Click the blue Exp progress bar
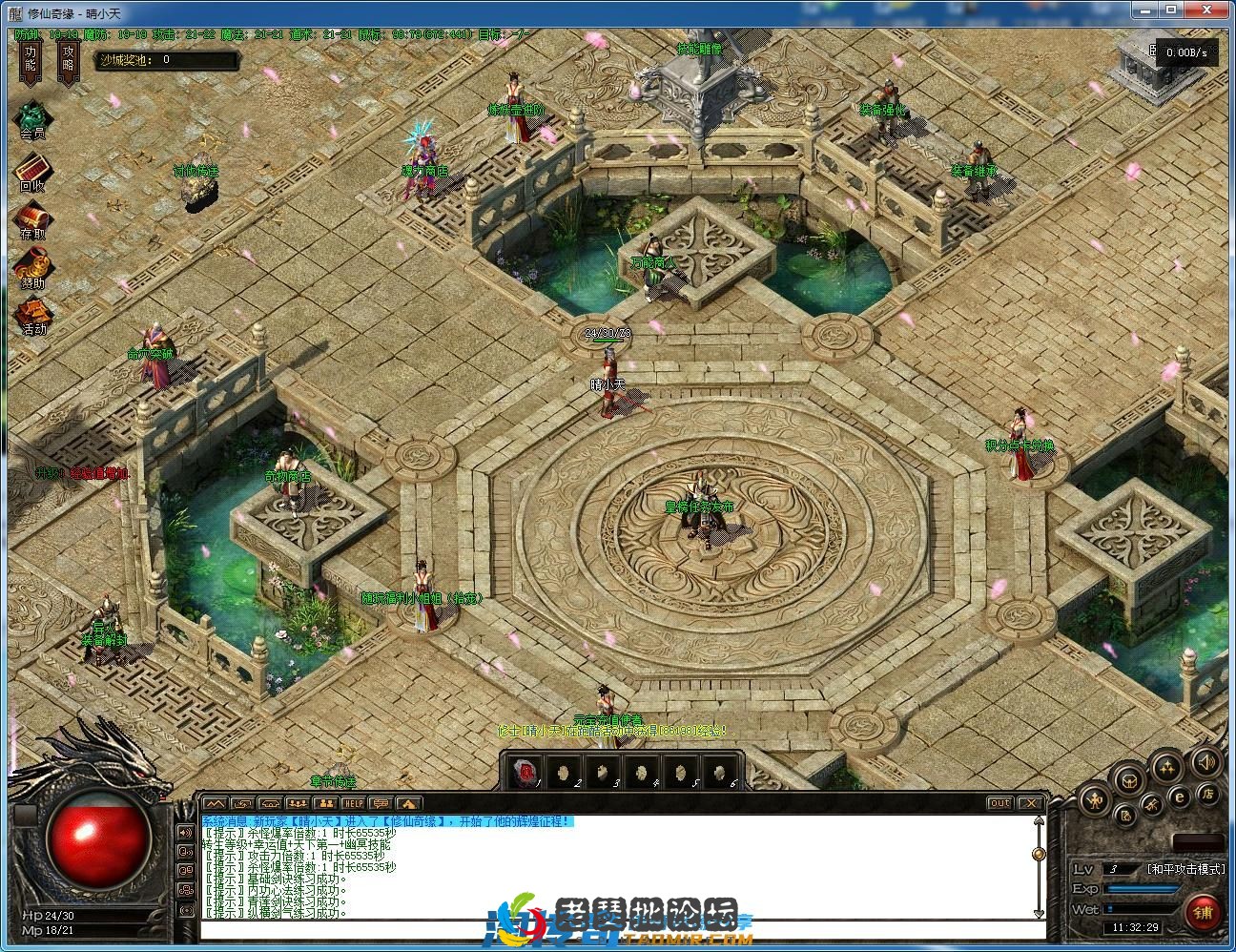1236x952 pixels. click(1141, 889)
